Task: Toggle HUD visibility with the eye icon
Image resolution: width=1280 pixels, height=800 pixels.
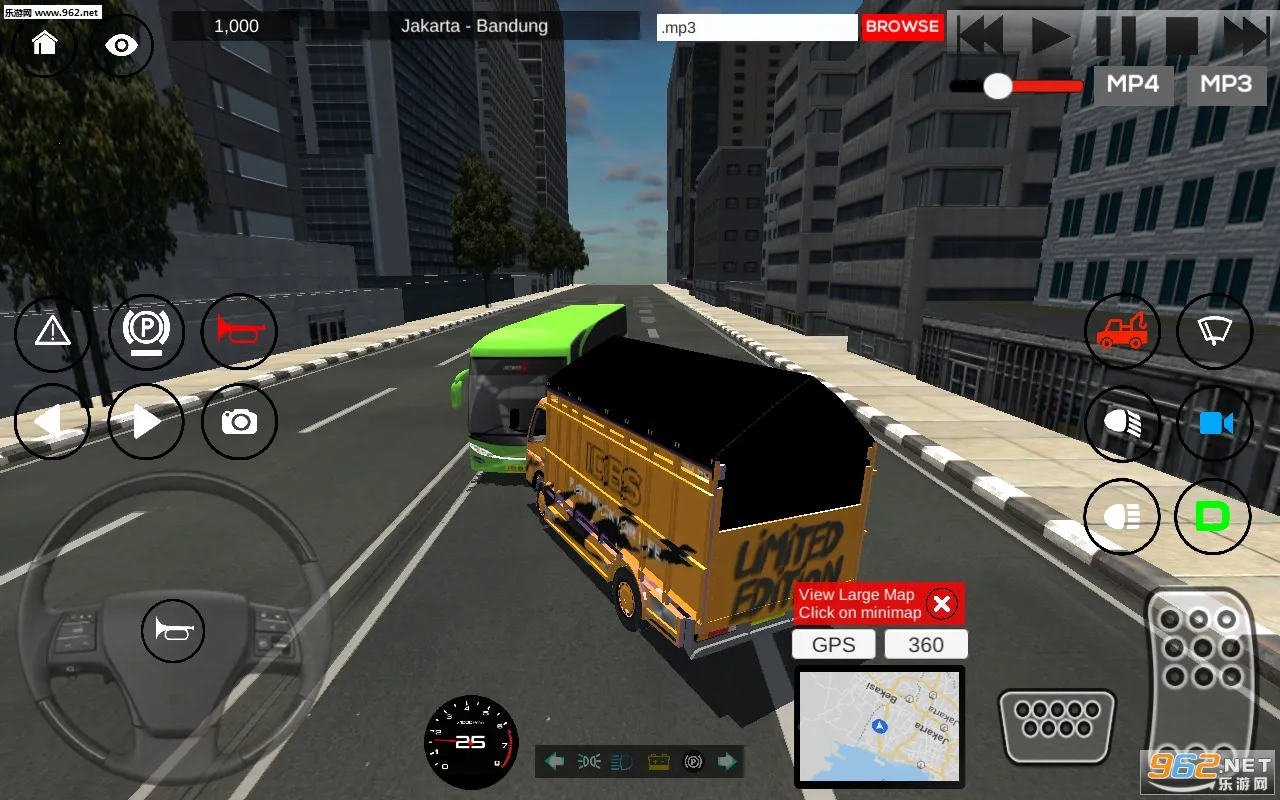Action: [x=121, y=45]
